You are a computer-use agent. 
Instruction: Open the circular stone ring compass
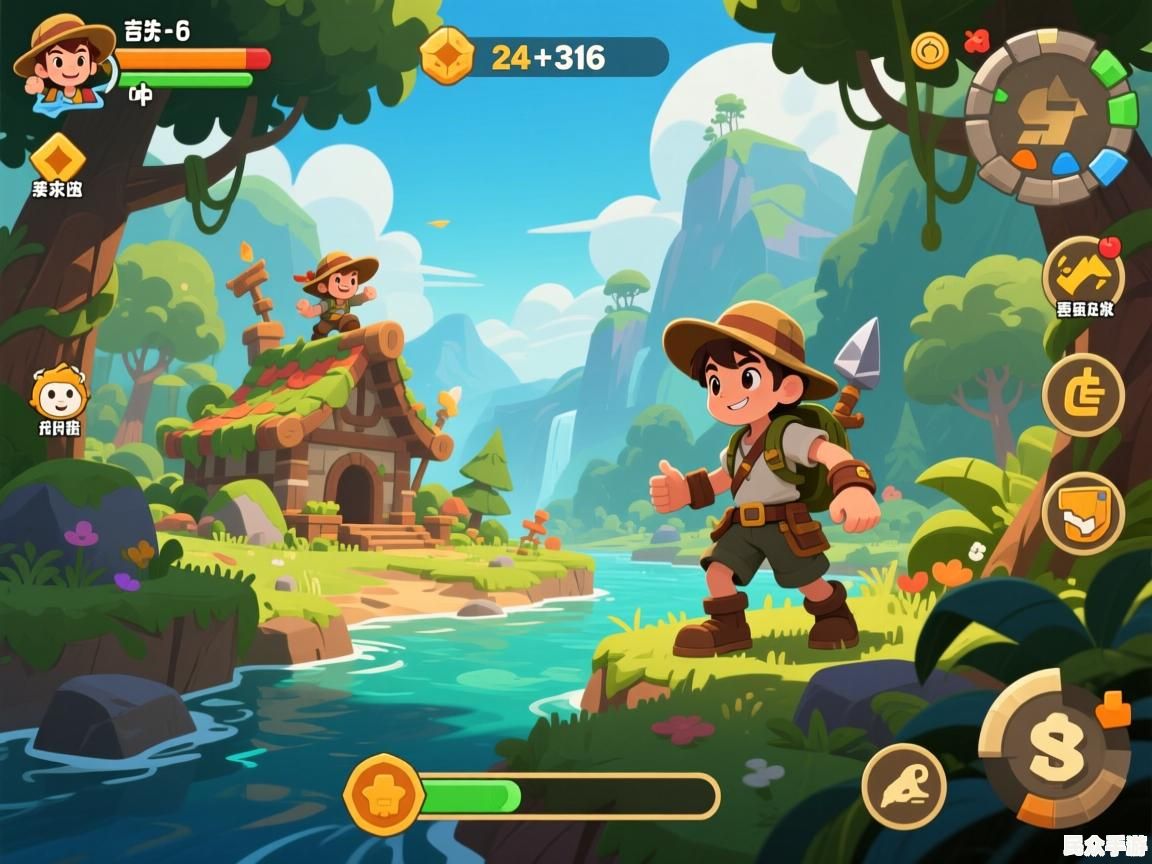(1051, 116)
